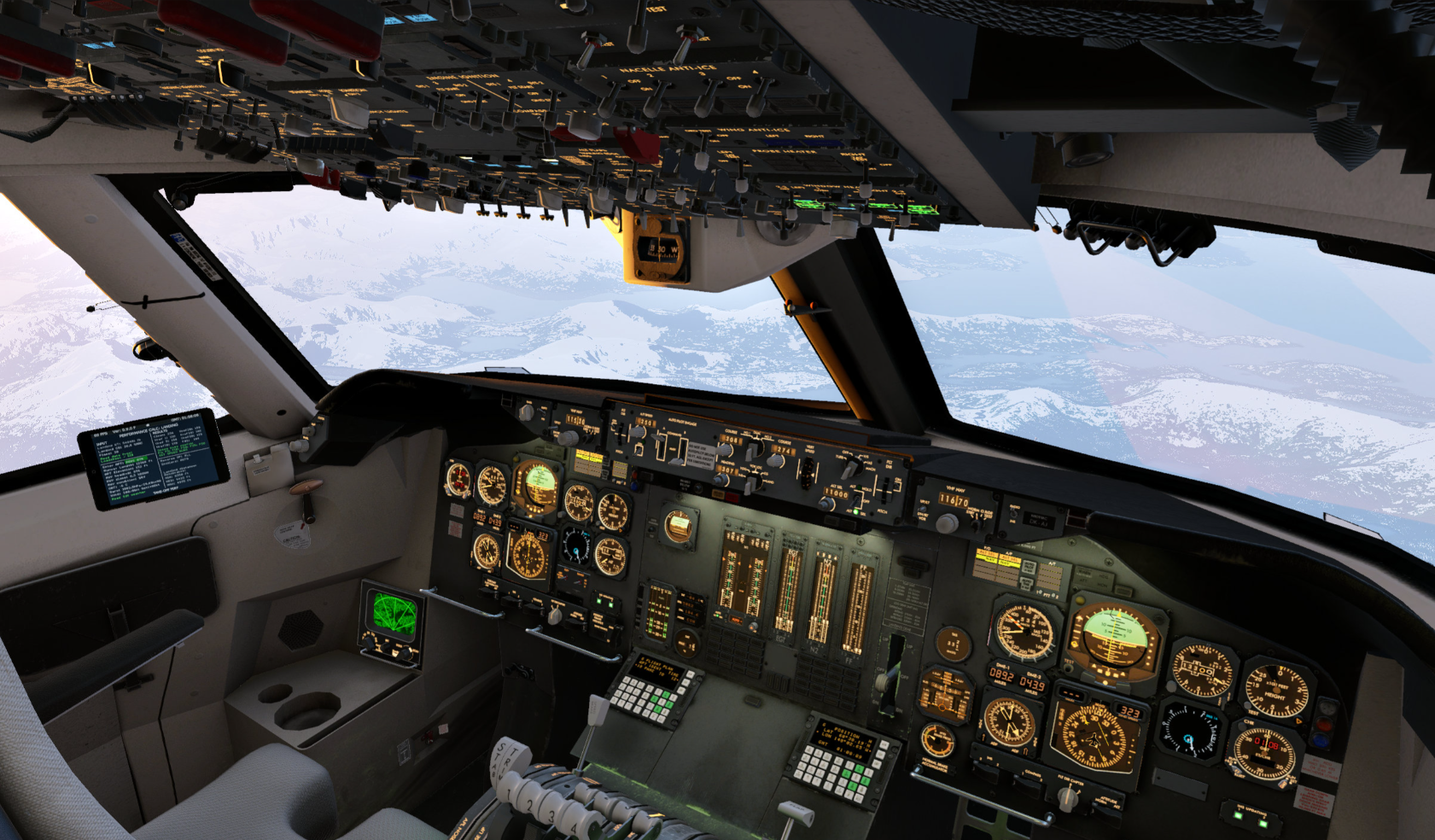Click the VHF NAV knob below 116.70
This screenshot has width=1435, height=840.
948,522
